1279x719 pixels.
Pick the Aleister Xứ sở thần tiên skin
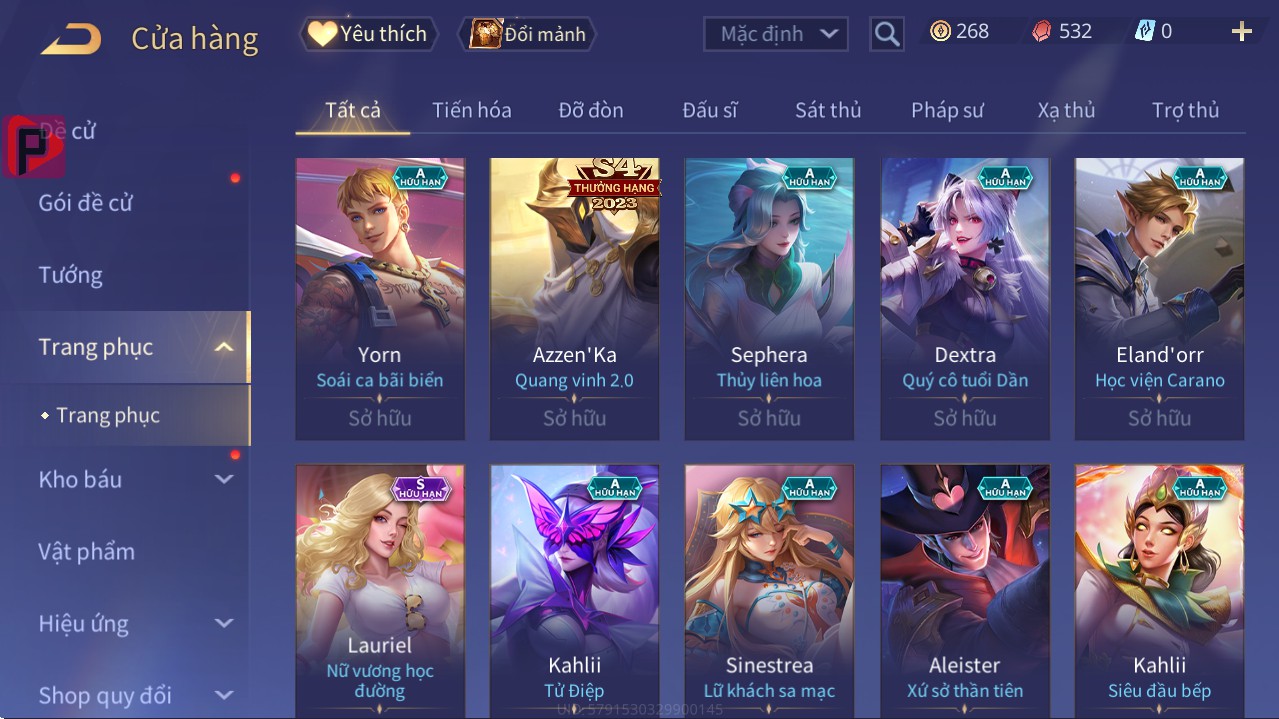(964, 590)
